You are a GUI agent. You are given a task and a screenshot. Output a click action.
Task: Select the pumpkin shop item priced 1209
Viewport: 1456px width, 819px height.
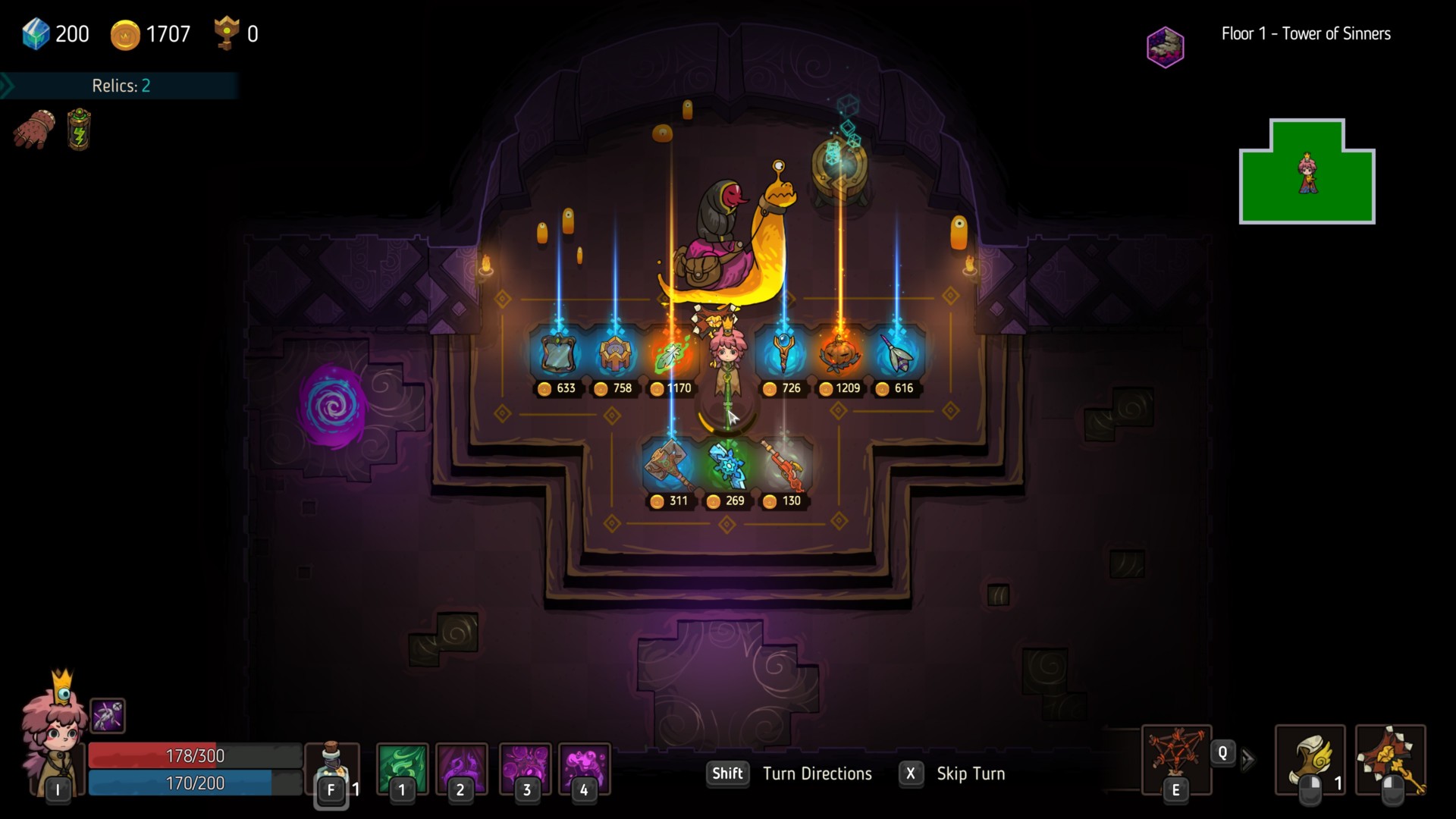pos(839,353)
